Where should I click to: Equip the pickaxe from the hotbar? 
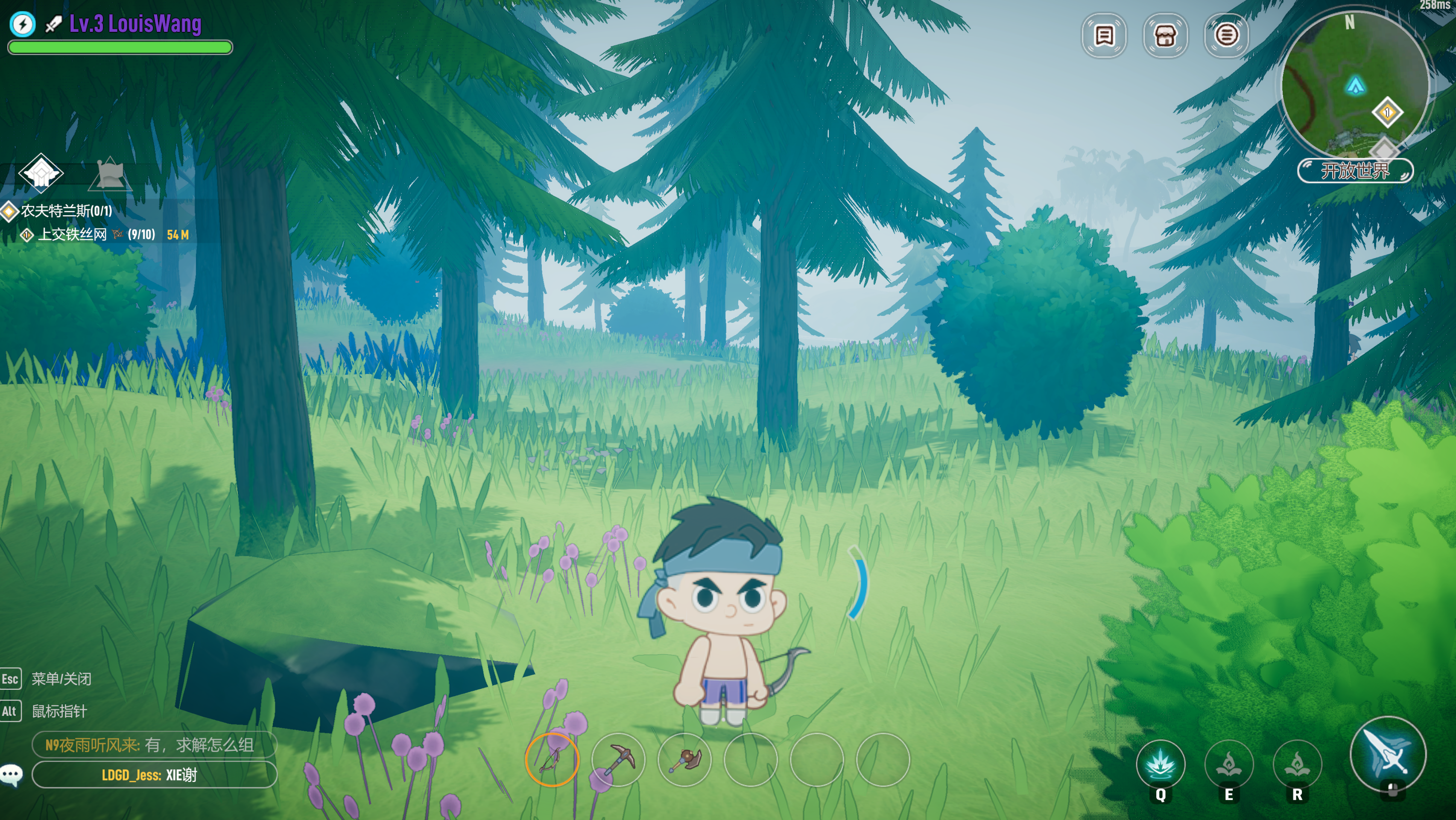coord(618,759)
